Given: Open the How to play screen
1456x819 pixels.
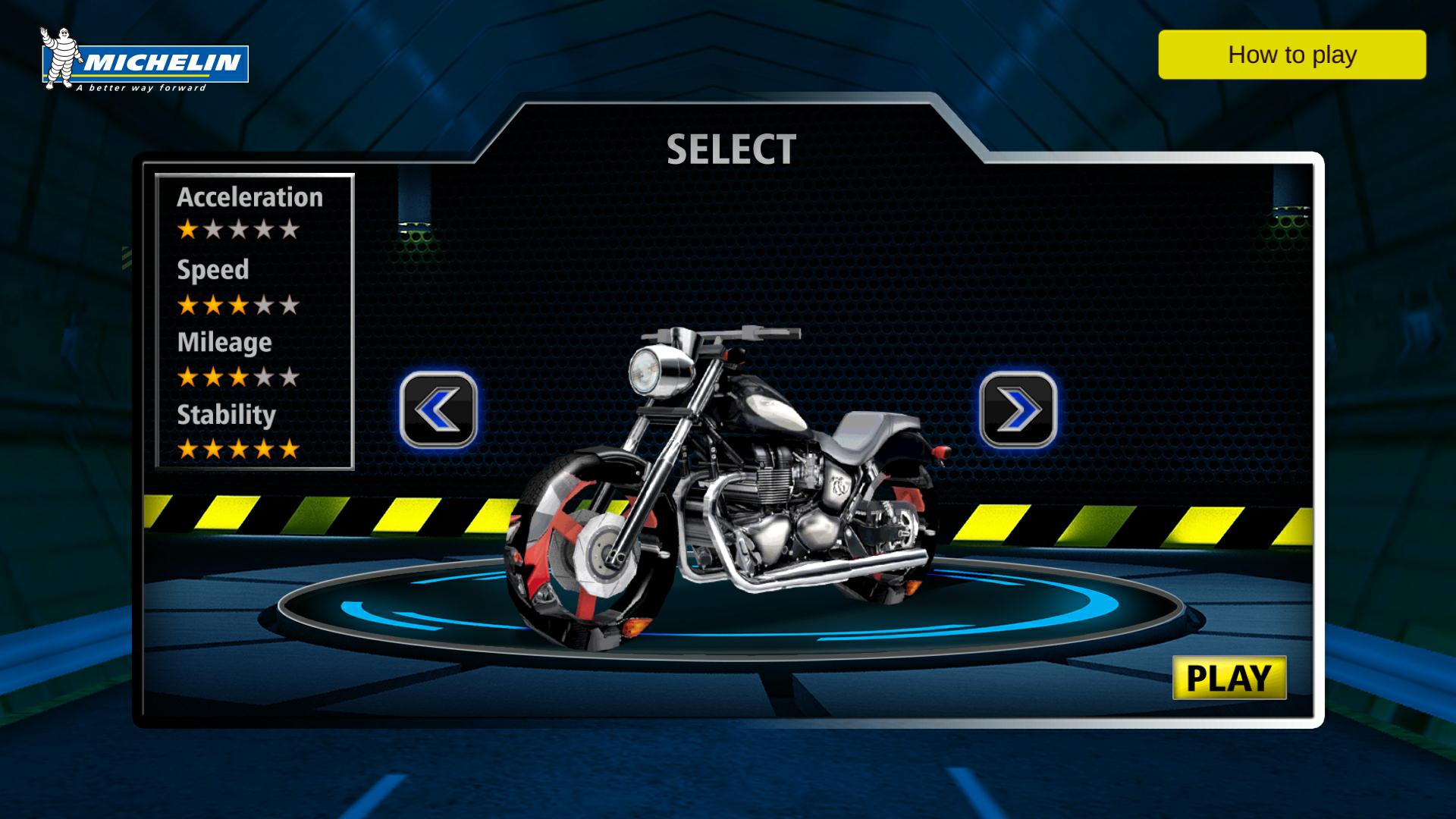Looking at the screenshot, I should (x=1291, y=55).
